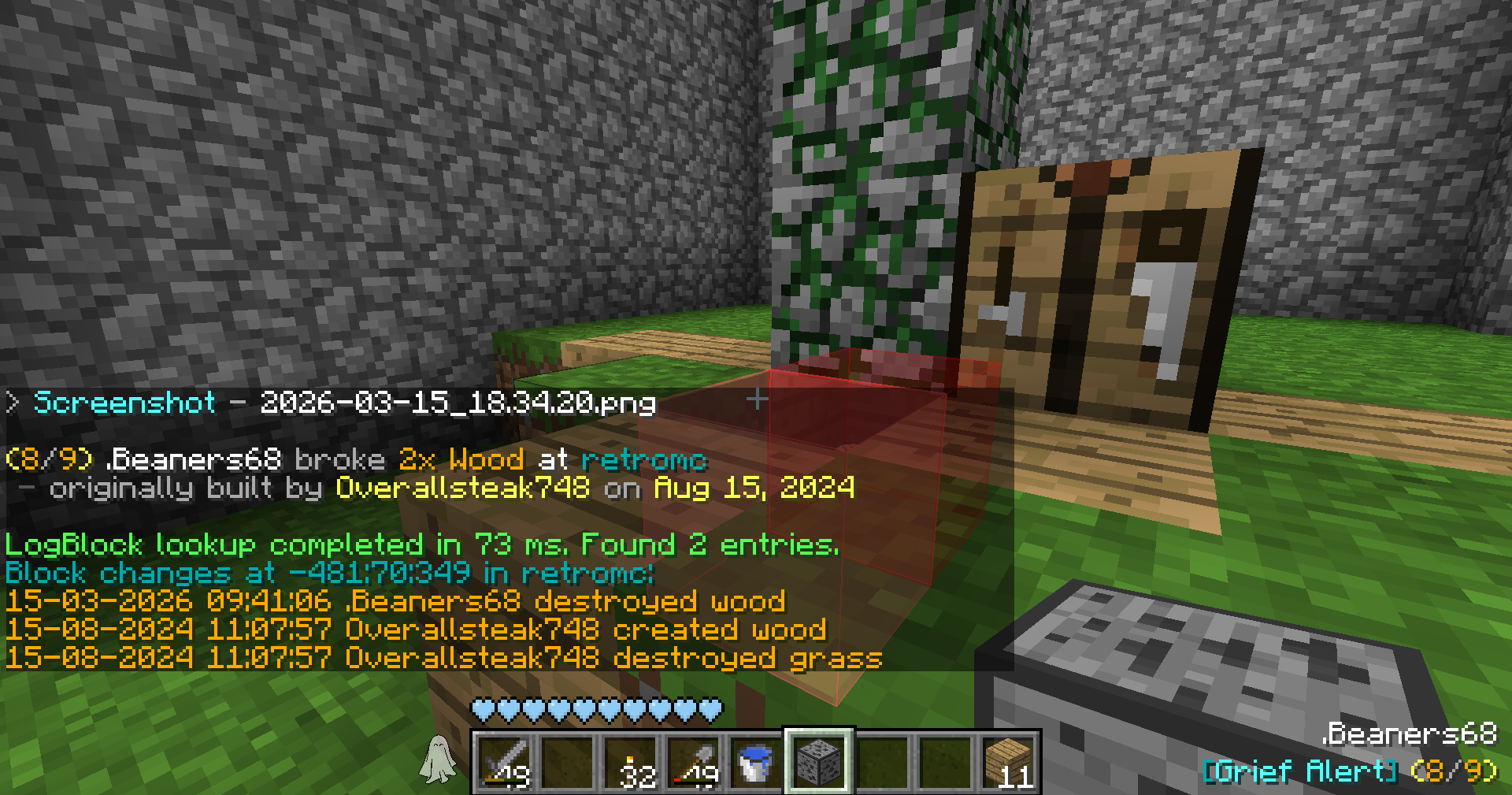Select the stone sword hotbar slot

[x=504, y=762]
